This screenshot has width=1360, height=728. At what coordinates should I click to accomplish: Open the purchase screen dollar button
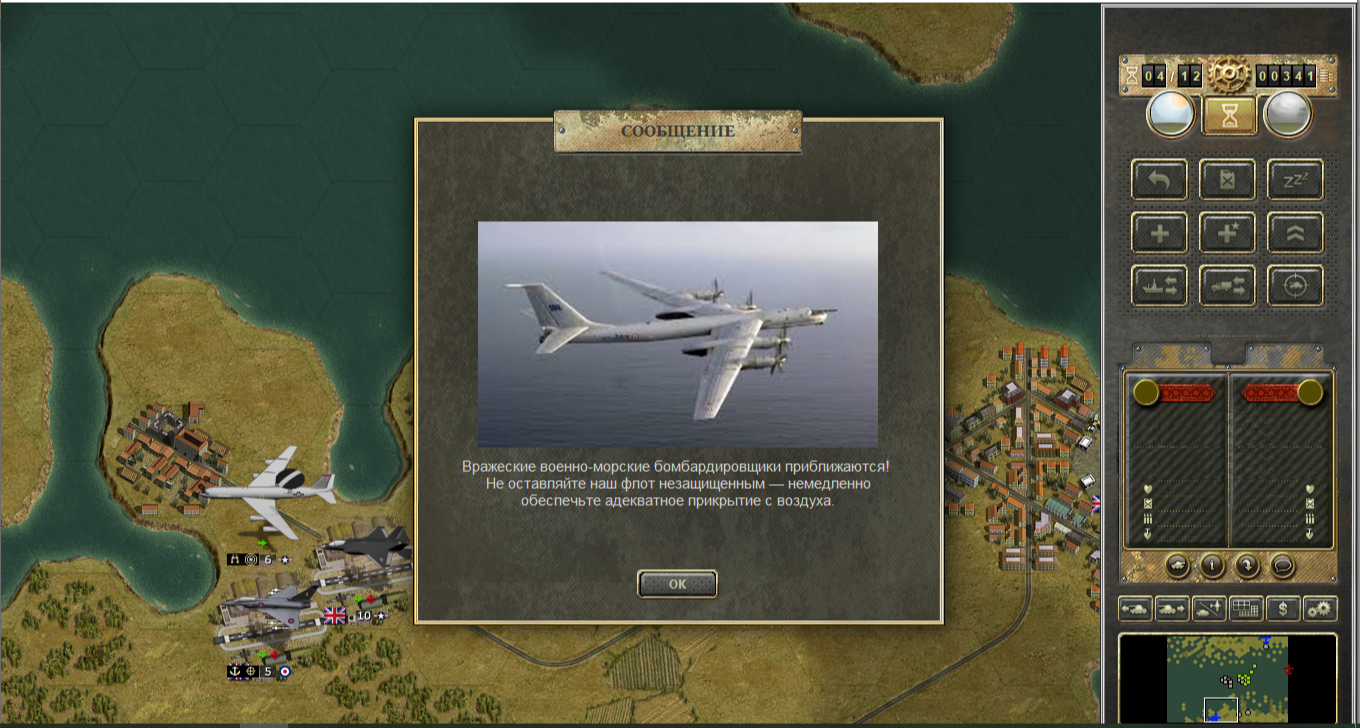pos(1284,608)
